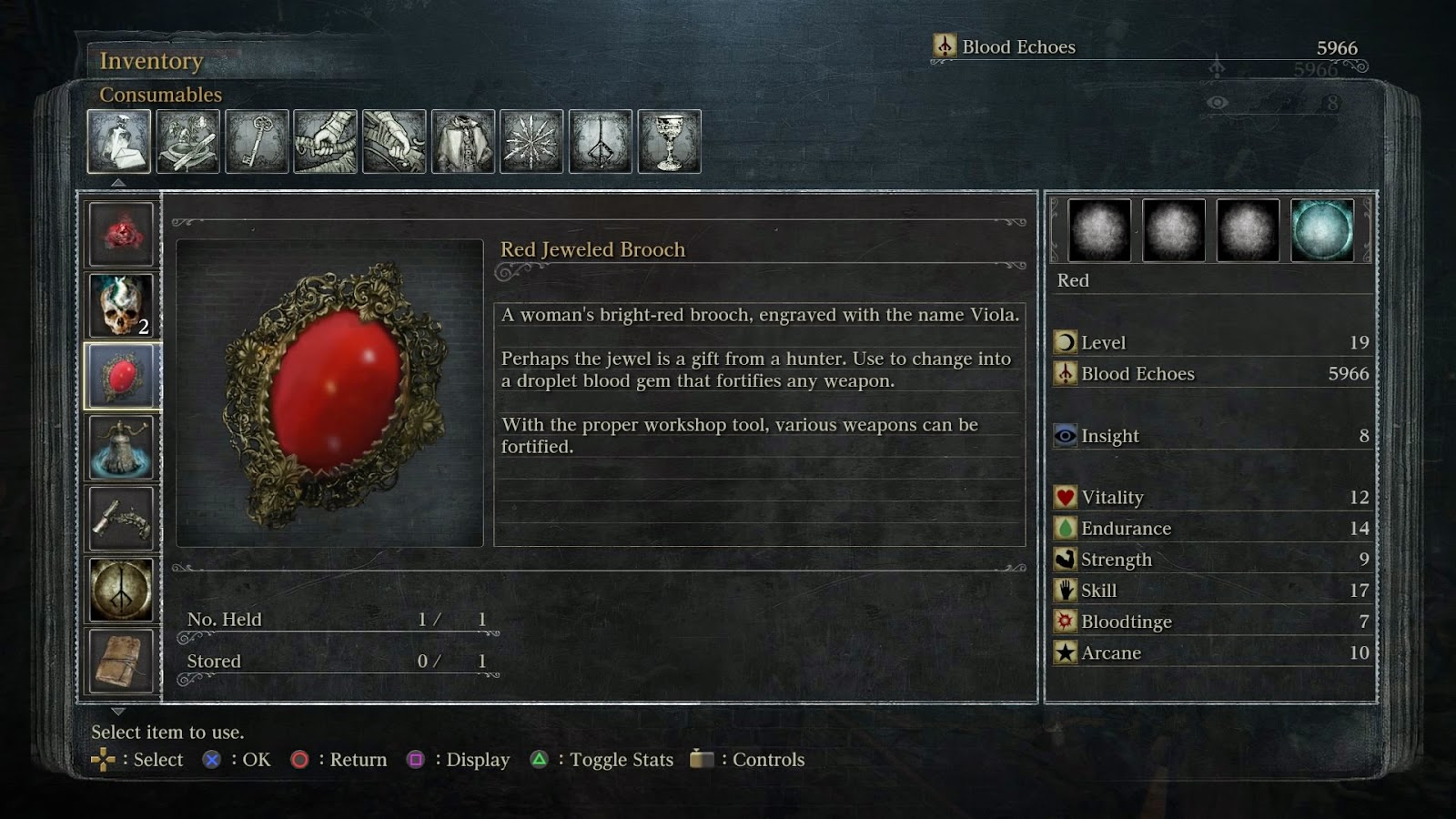Select the bell item in the left sidebar
1456x819 pixels.
tap(121, 446)
